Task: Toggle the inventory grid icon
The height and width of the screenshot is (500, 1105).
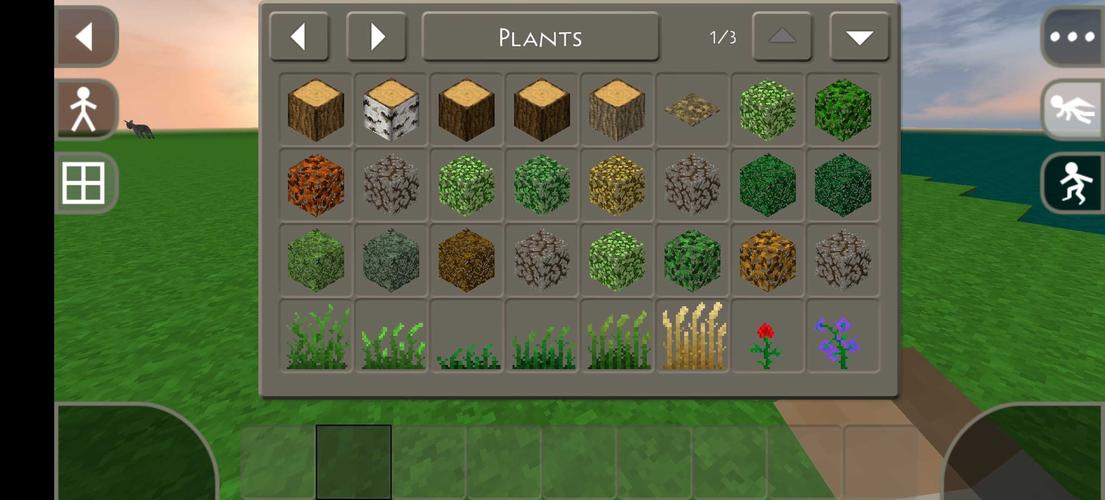Action: (86, 184)
